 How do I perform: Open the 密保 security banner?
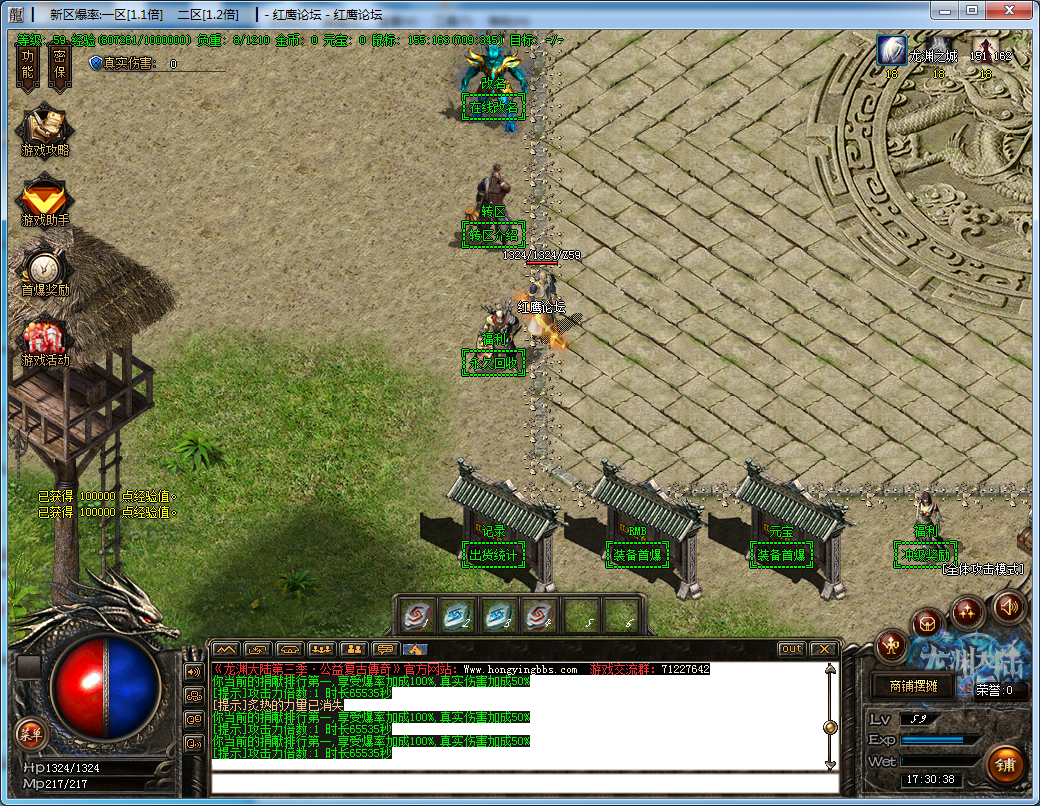click(x=59, y=67)
